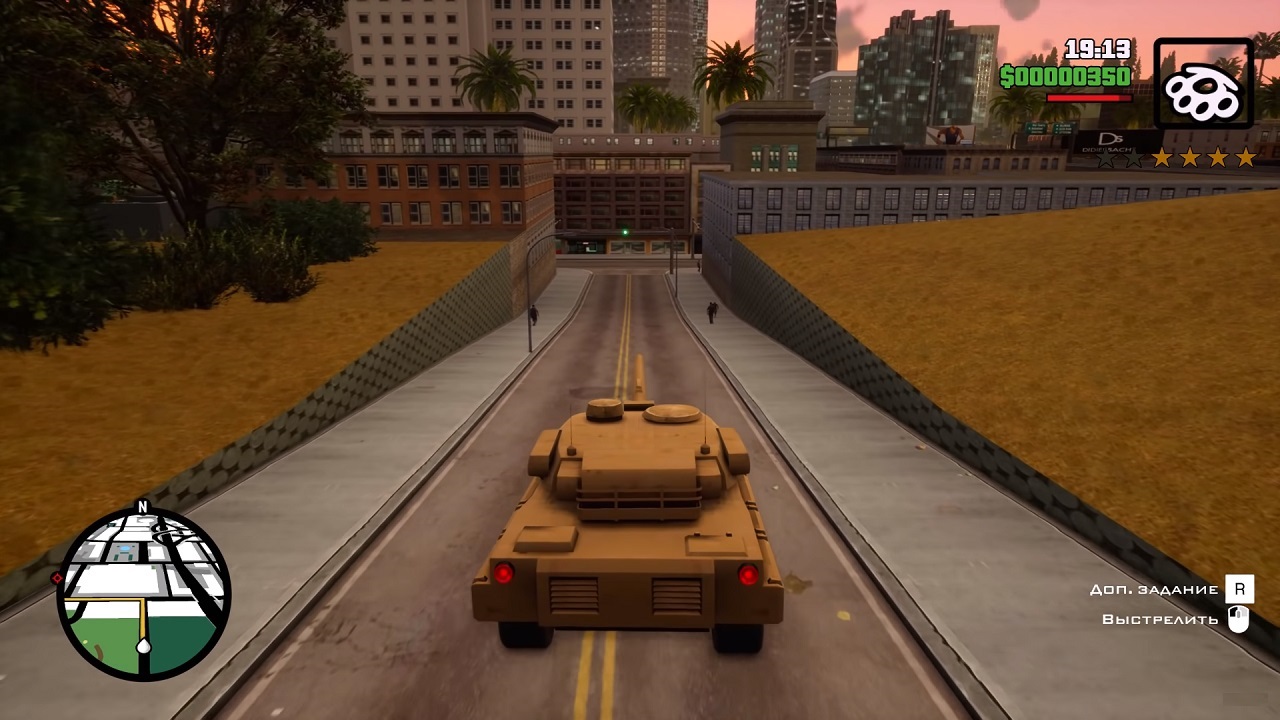Image resolution: width=1280 pixels, height=720 pixels.
Task: Click the circular radar minimap
Action: point(144,594)
